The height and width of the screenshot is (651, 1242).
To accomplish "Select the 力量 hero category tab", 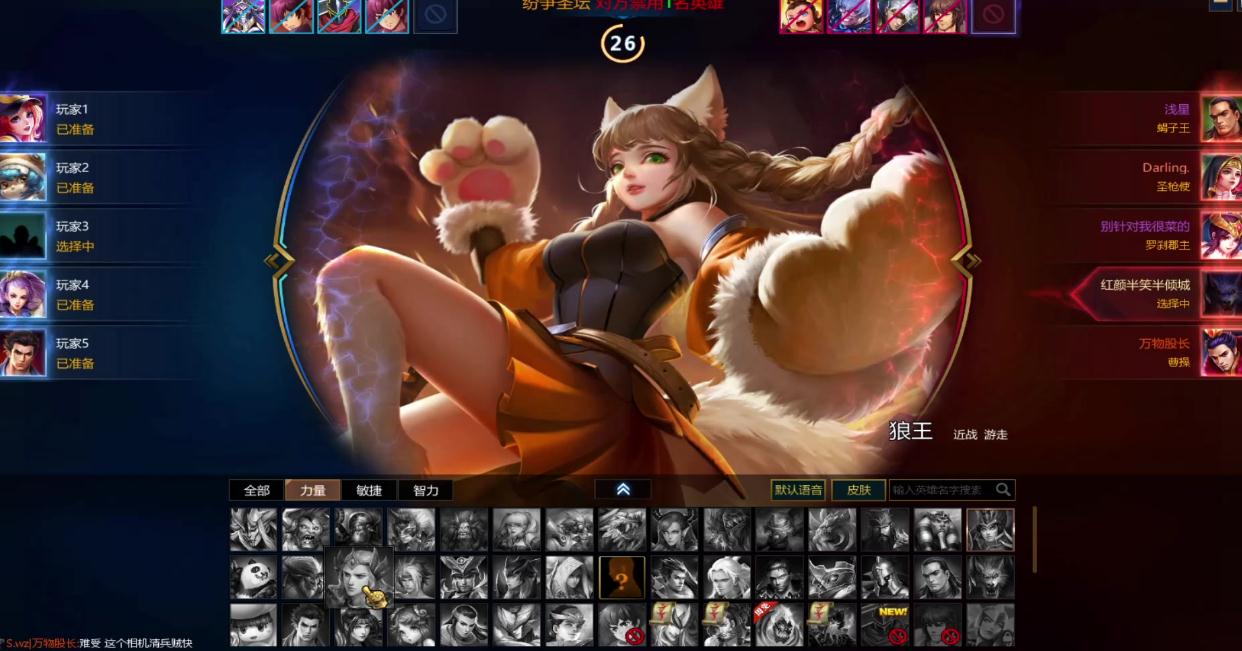I will click(313, 490).
